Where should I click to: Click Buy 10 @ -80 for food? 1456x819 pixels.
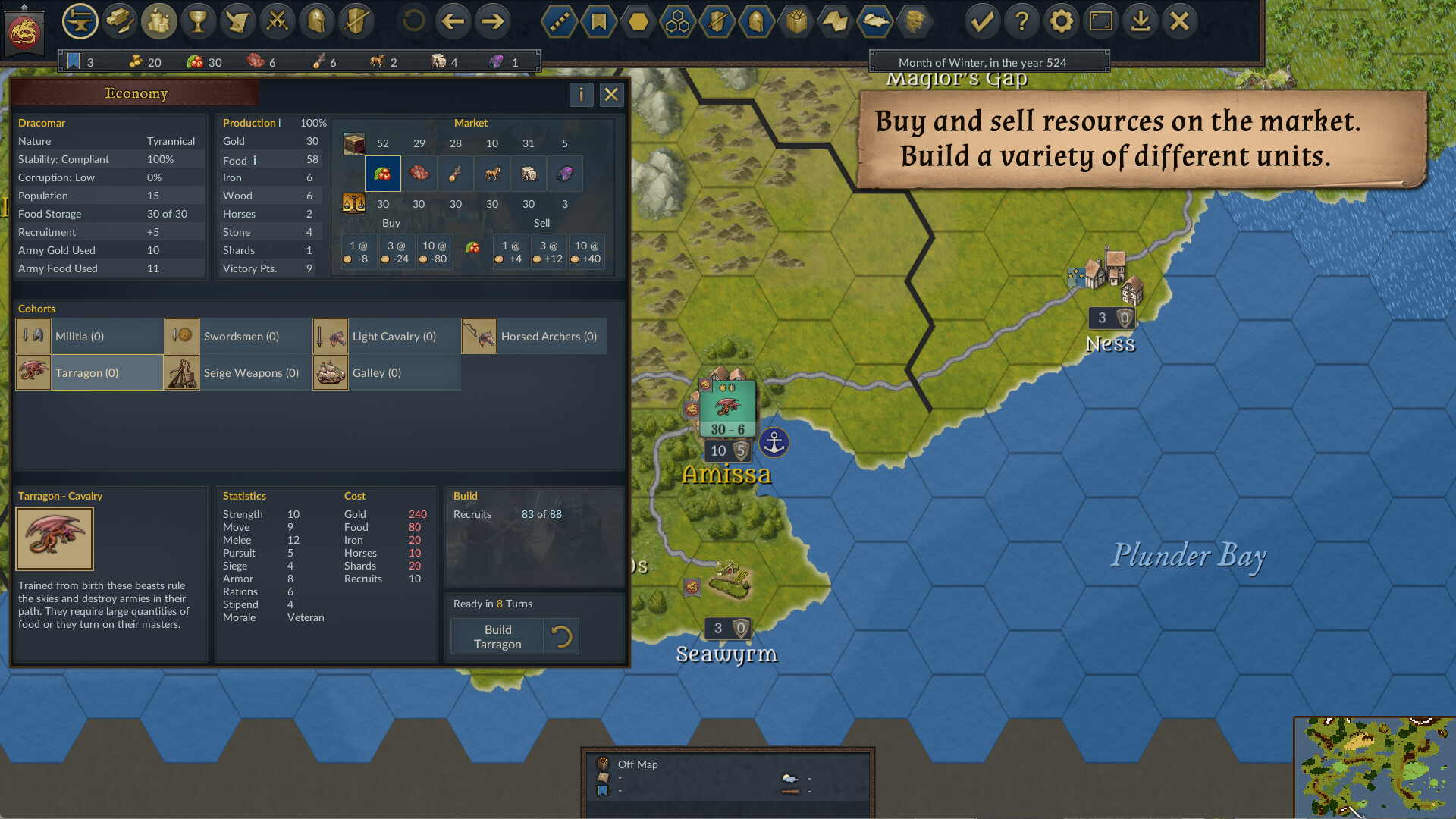coord(434,251)
